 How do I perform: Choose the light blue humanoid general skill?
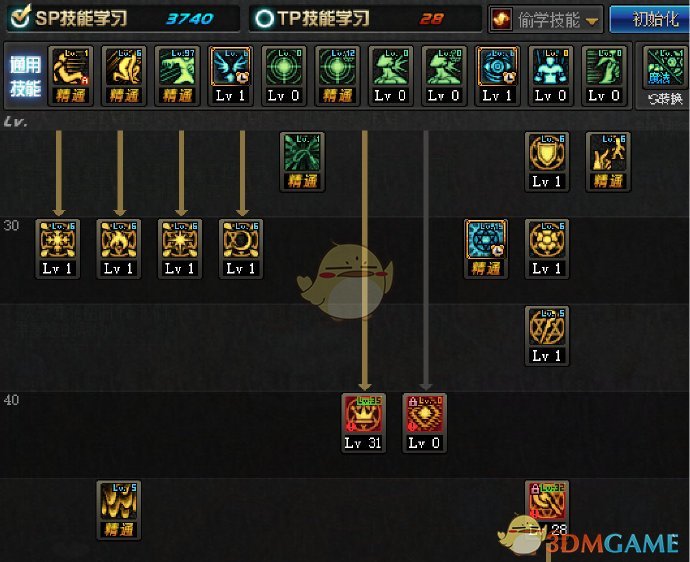tap(550, 67)
